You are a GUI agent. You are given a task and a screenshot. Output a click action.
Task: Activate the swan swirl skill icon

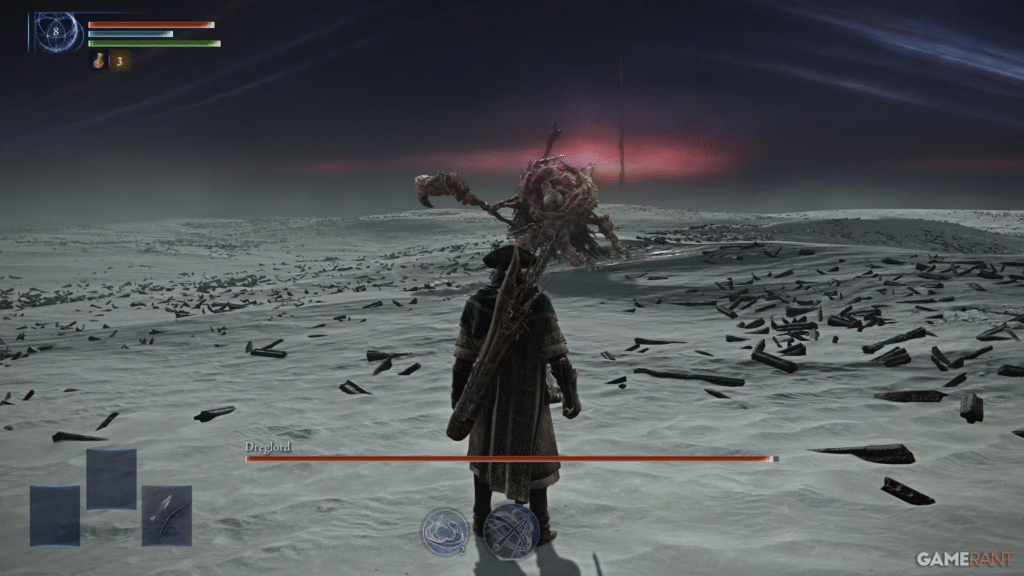click(x=445, y=530)
